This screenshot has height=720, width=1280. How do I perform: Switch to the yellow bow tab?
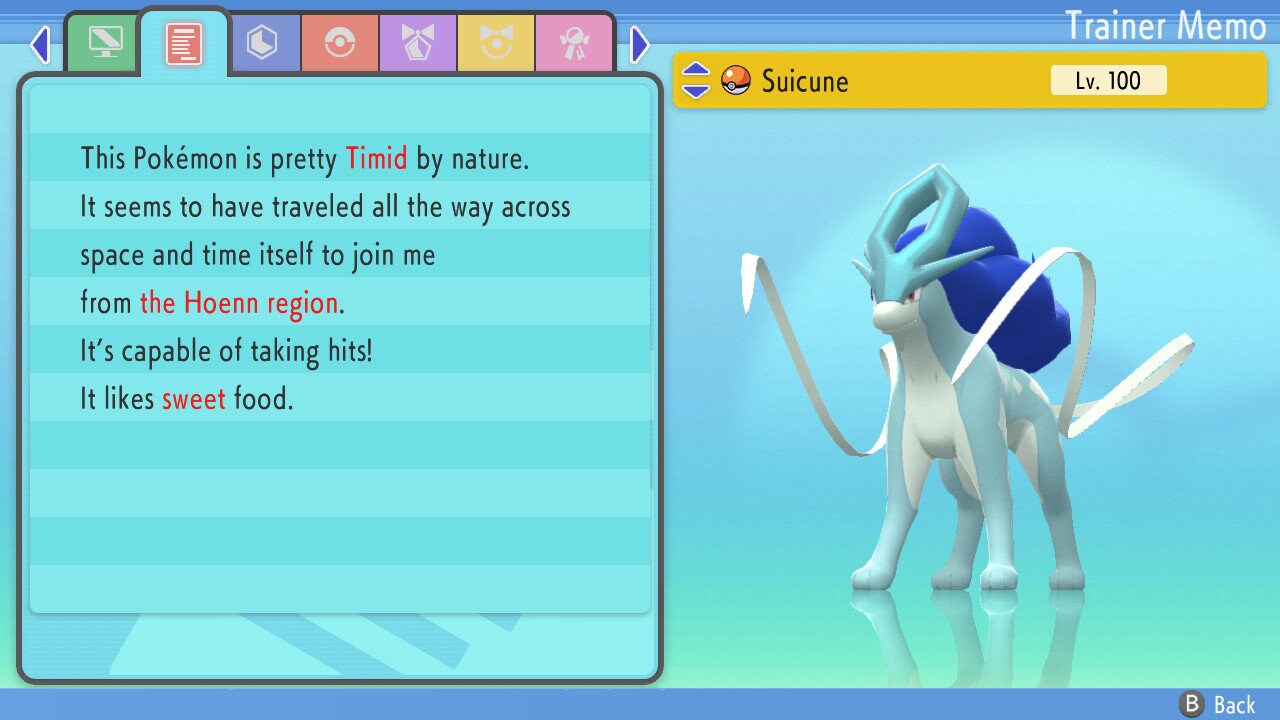[496, 43]
